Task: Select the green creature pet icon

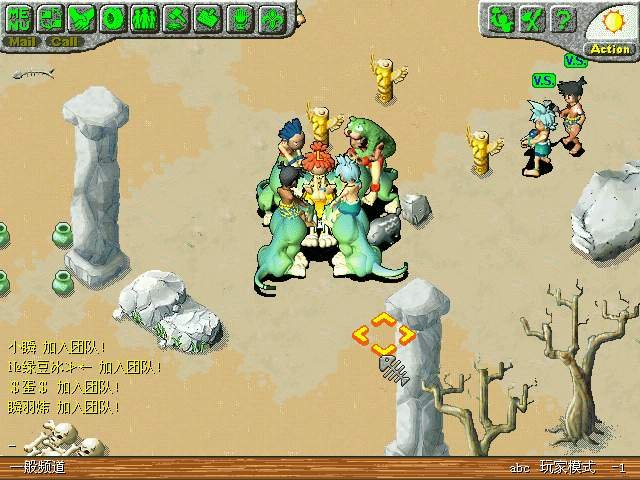Action: pos(503,18)
